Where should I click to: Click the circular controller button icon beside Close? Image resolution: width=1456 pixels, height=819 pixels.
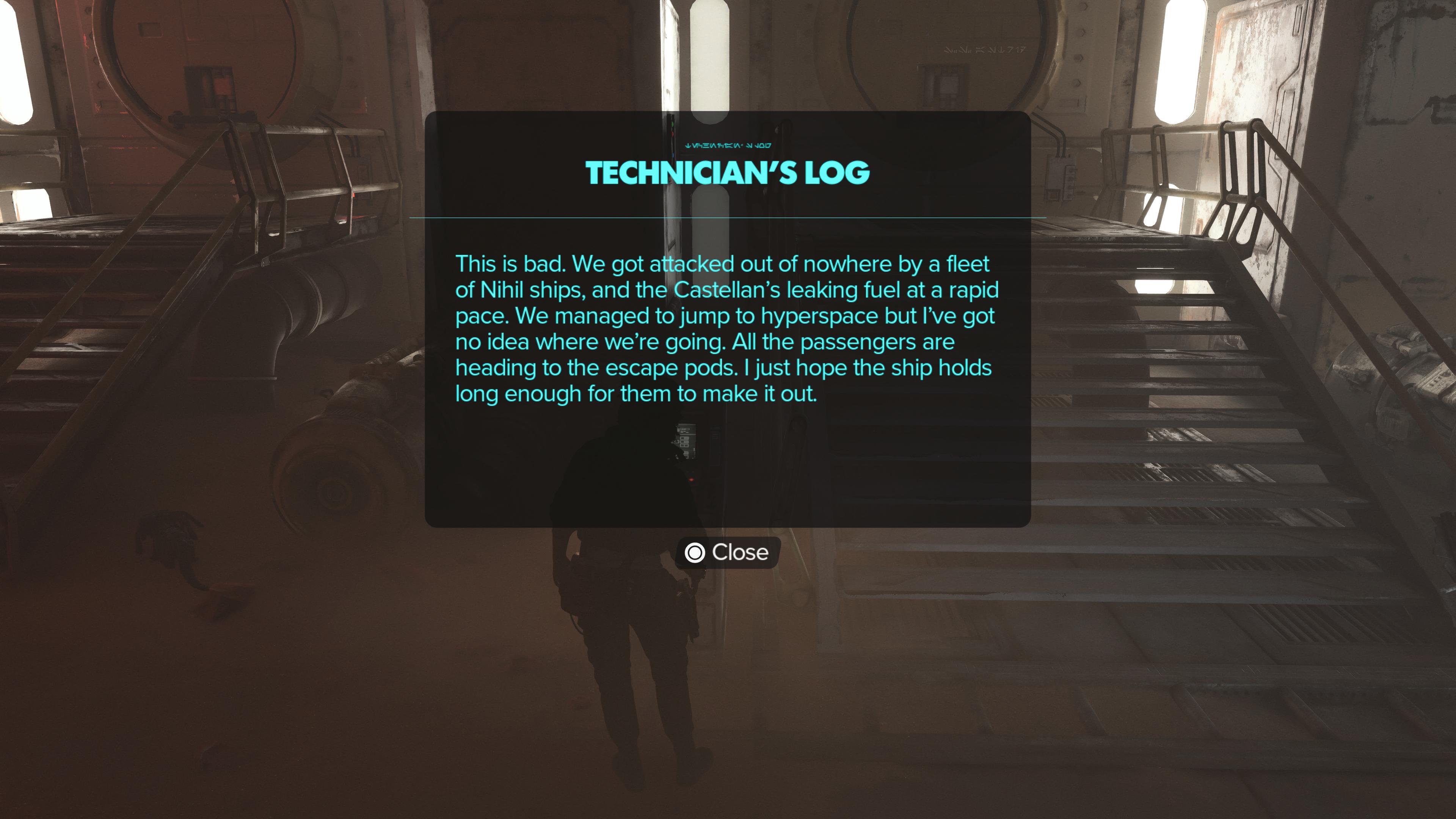[696, 553]
